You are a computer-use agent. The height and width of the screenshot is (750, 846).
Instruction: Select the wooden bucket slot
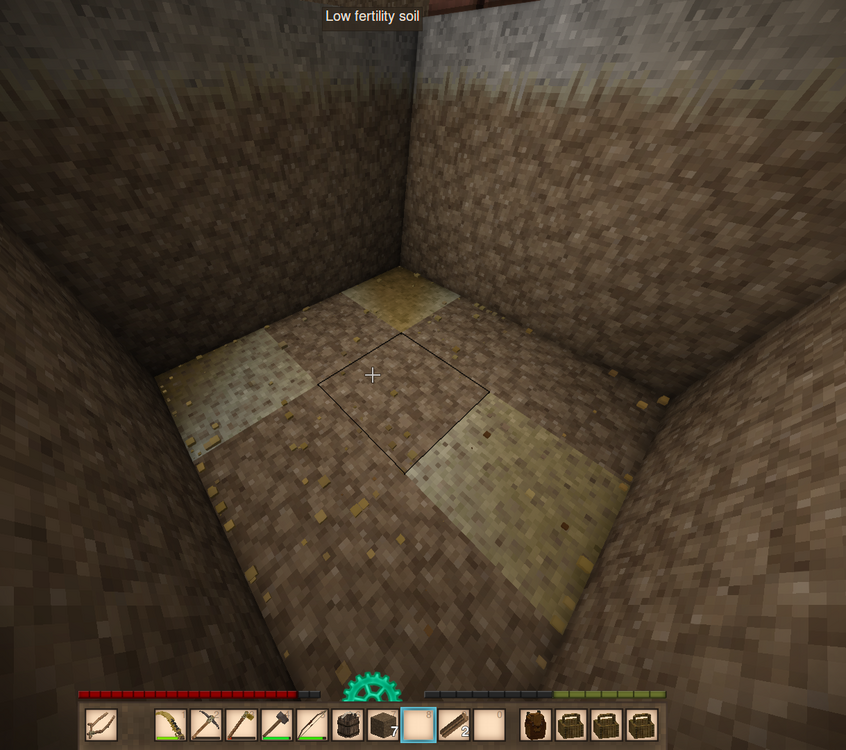coord(348,724)
